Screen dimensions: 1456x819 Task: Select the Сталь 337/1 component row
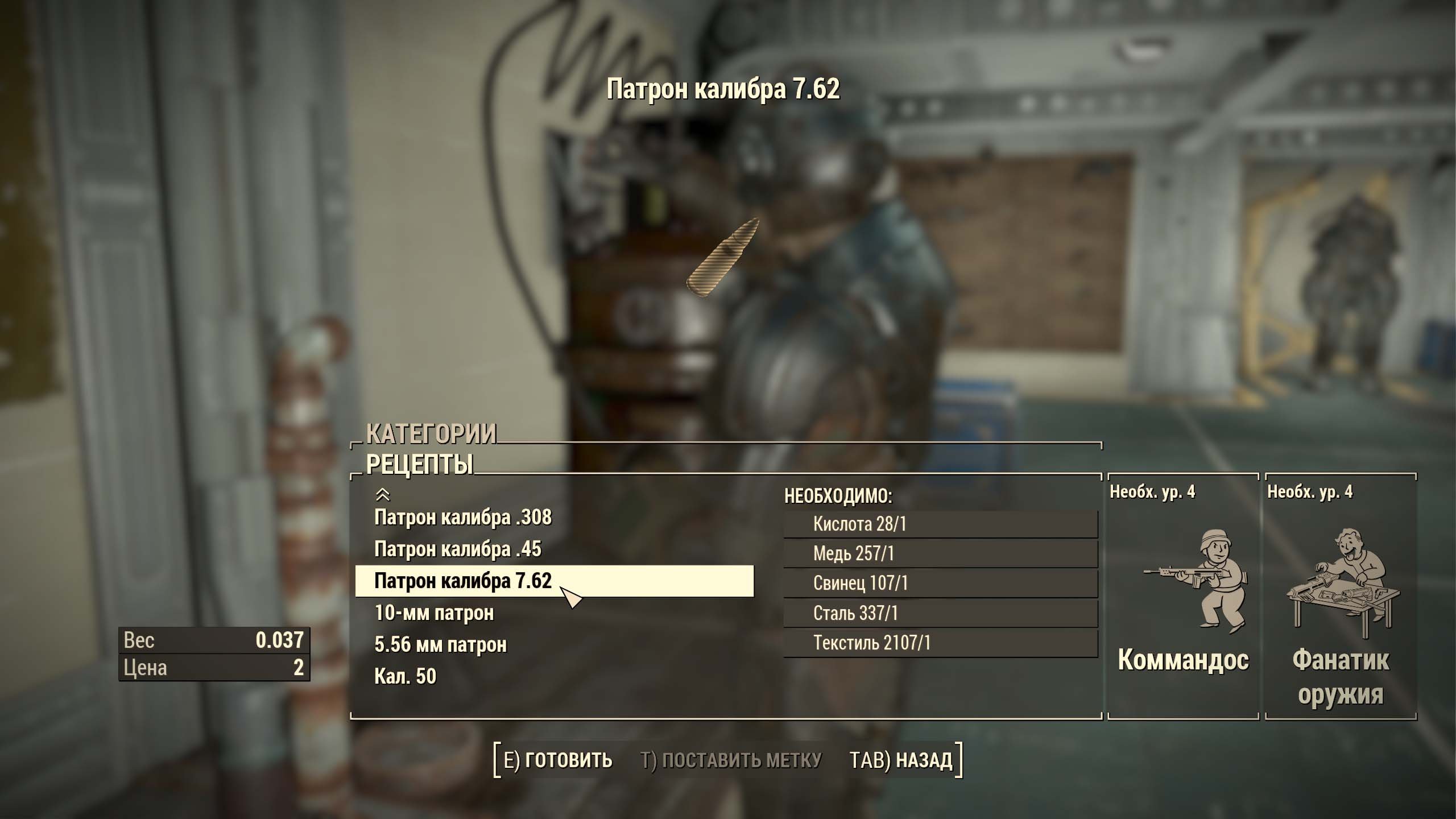tap(940, 613)
